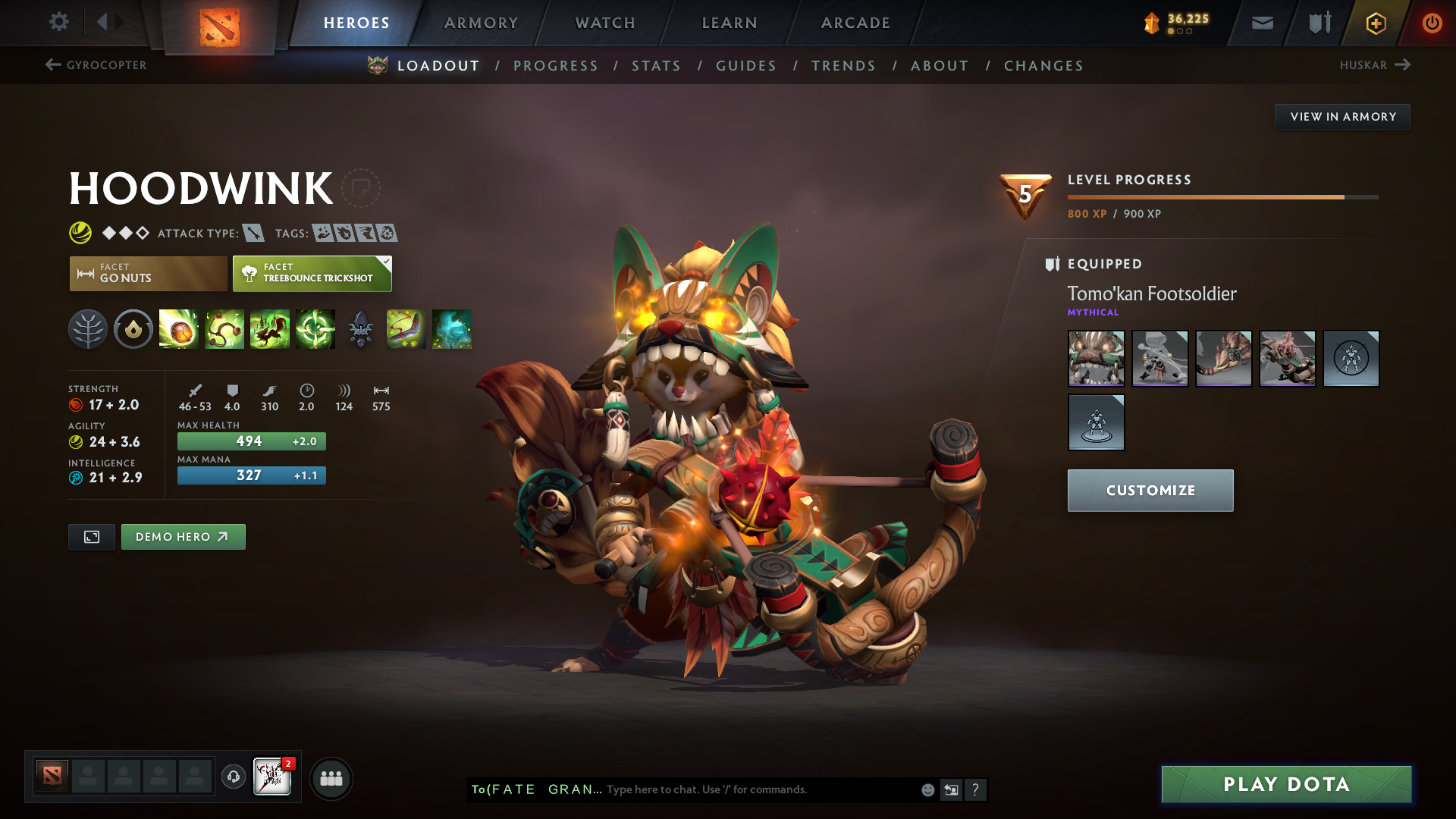Toggle the full-screen hero preview button

91,536
